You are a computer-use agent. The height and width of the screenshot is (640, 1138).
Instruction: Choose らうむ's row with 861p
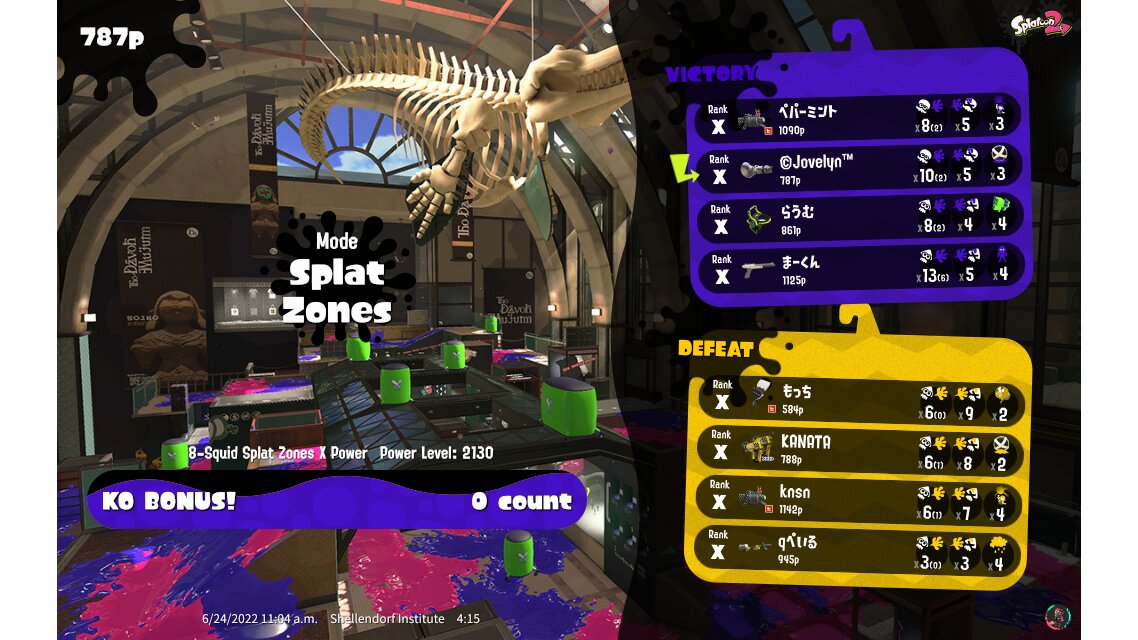point(860,218)
